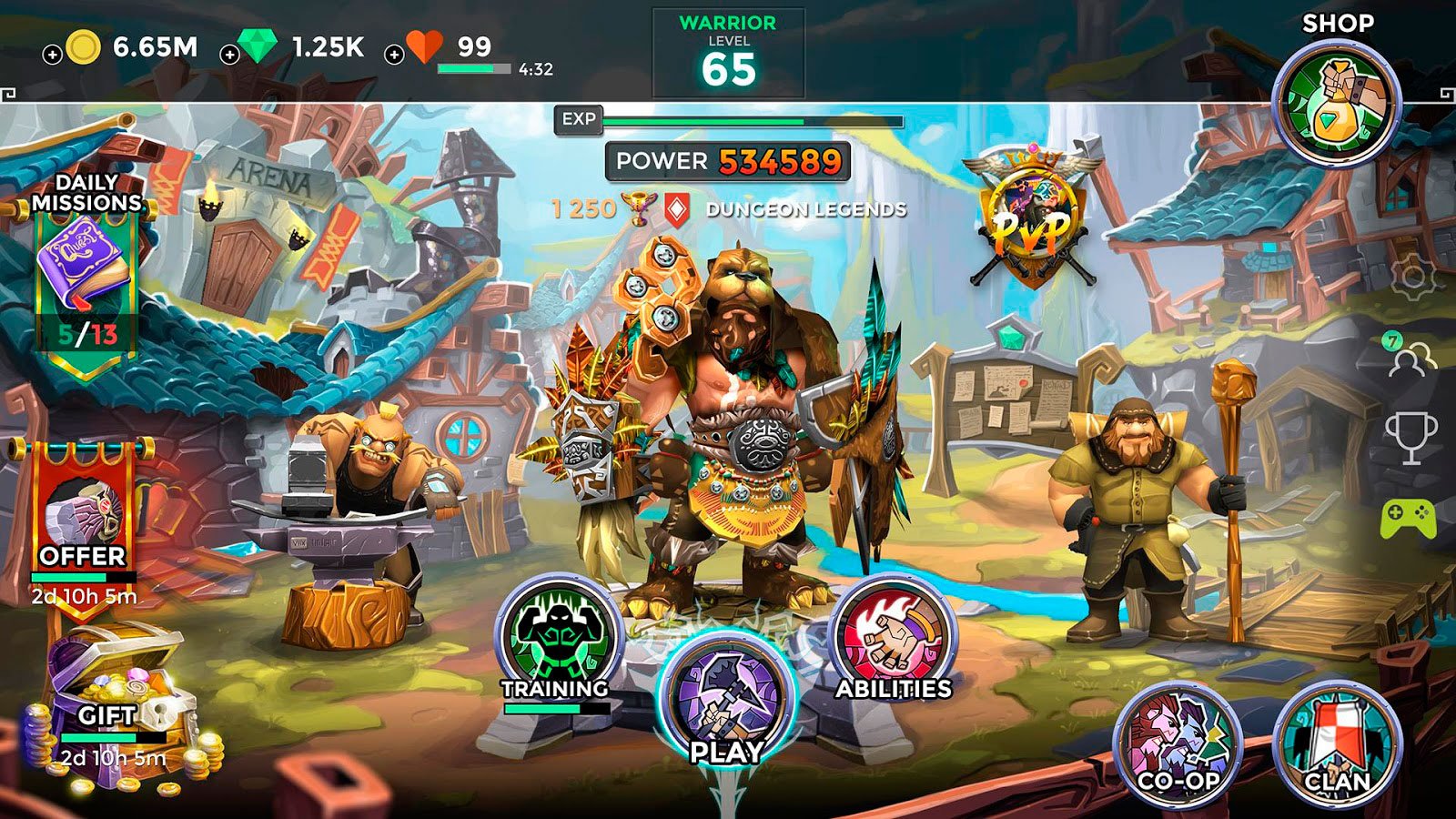Open the Clan screen
Image resolution: width=1456 pixels, height=819 pixels.
click(x=1336, y=743)
